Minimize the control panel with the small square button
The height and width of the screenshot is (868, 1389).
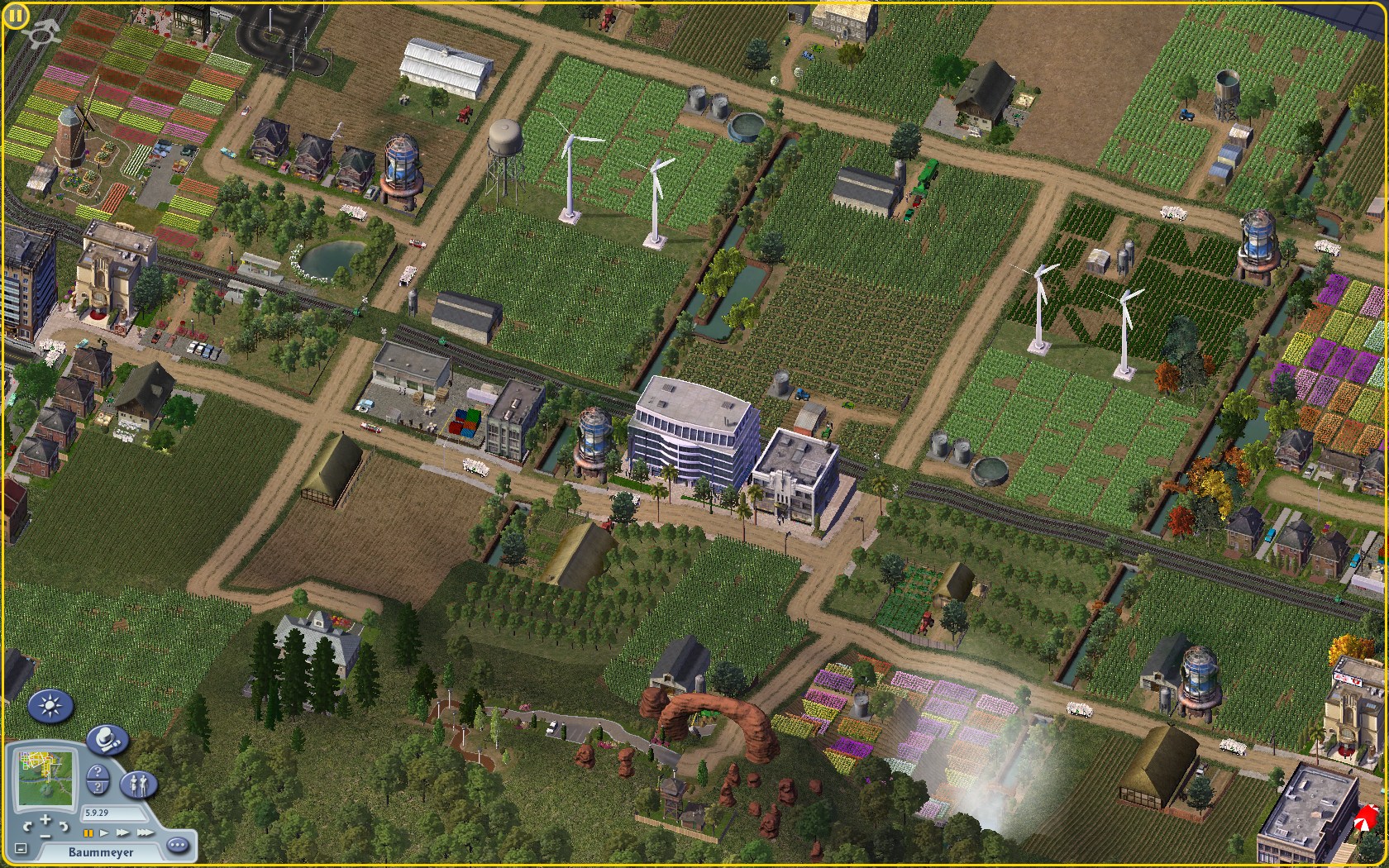21,849
